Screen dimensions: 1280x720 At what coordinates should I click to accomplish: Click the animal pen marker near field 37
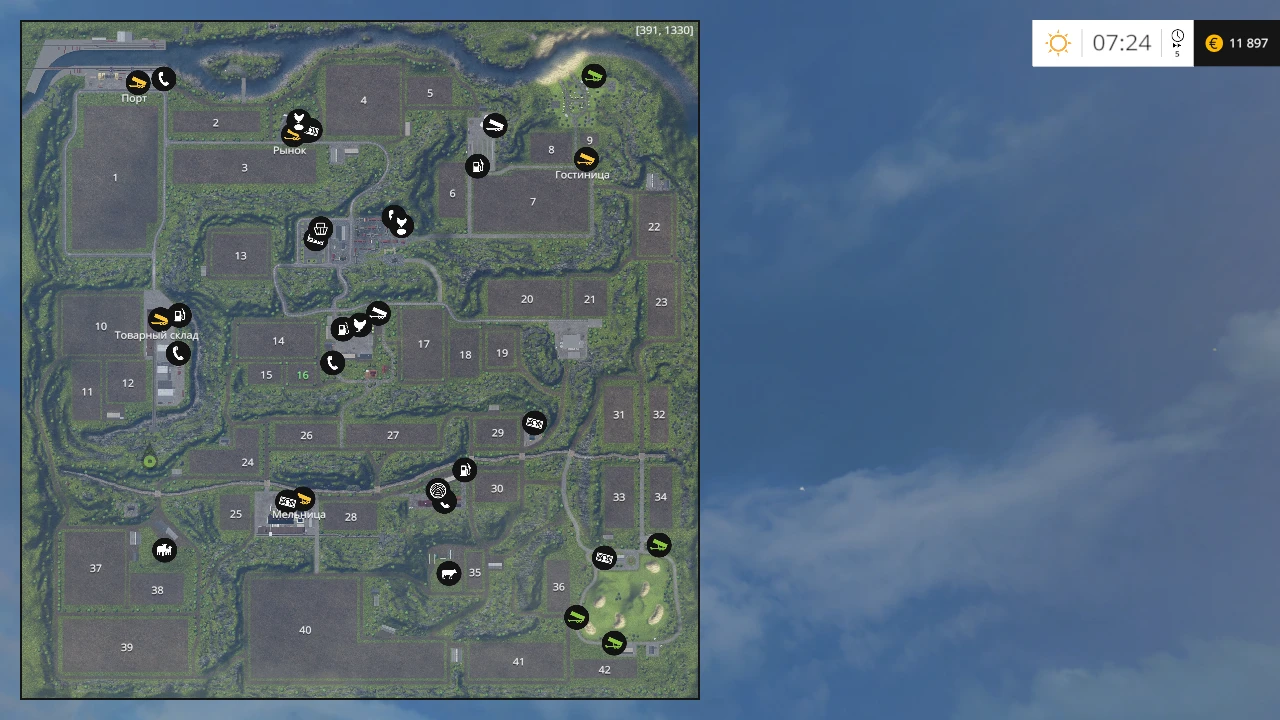[x=164, y=549]
